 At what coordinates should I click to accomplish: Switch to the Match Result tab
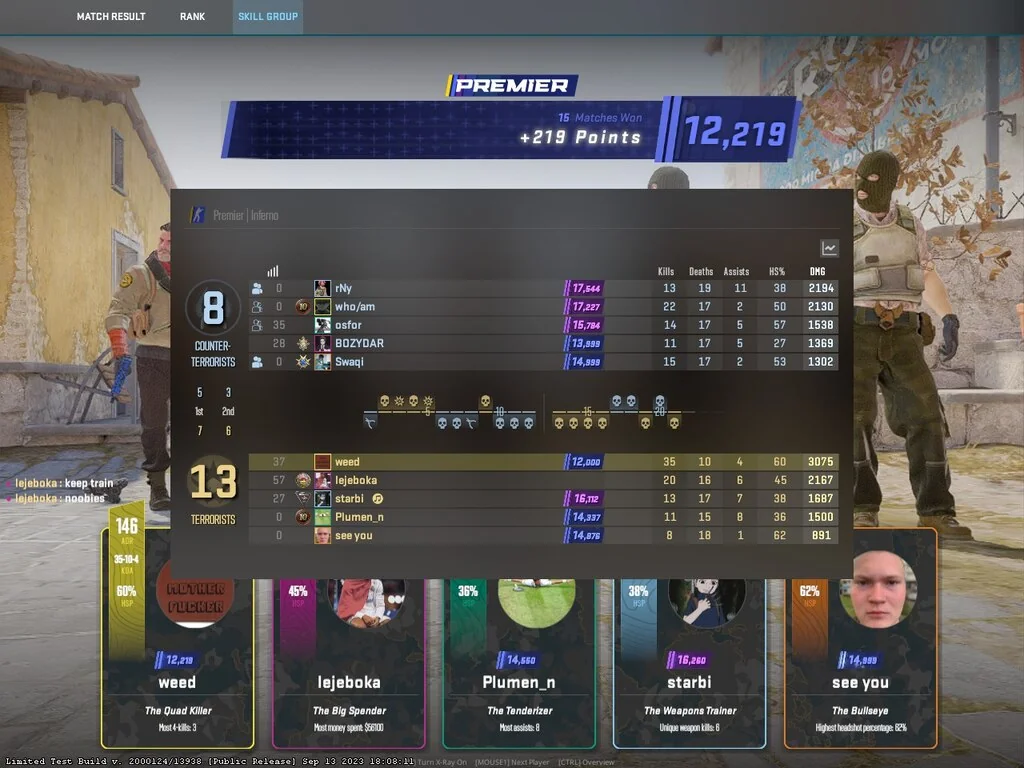(111, 16)
